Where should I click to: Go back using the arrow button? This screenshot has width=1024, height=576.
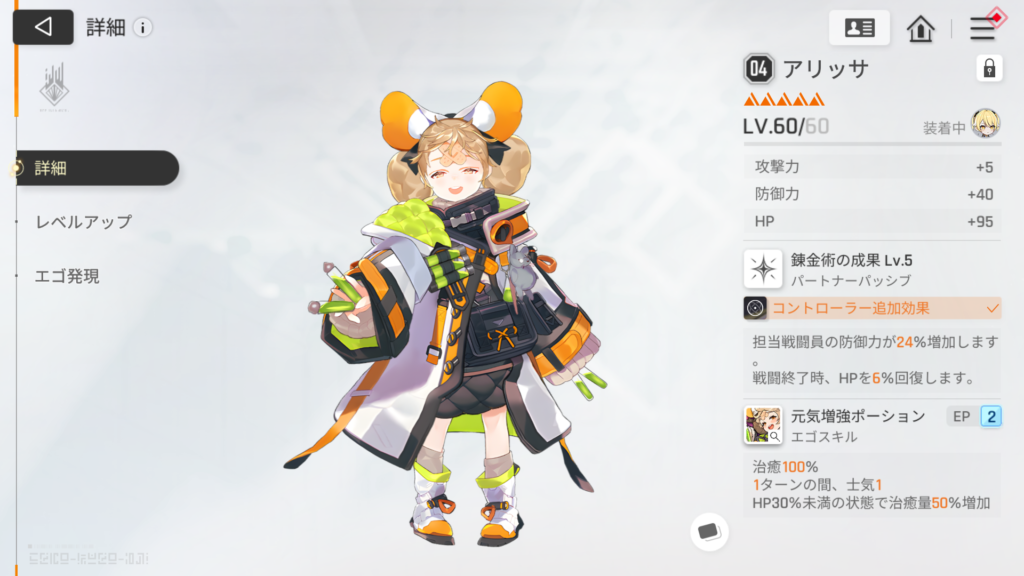click(43, 27)
